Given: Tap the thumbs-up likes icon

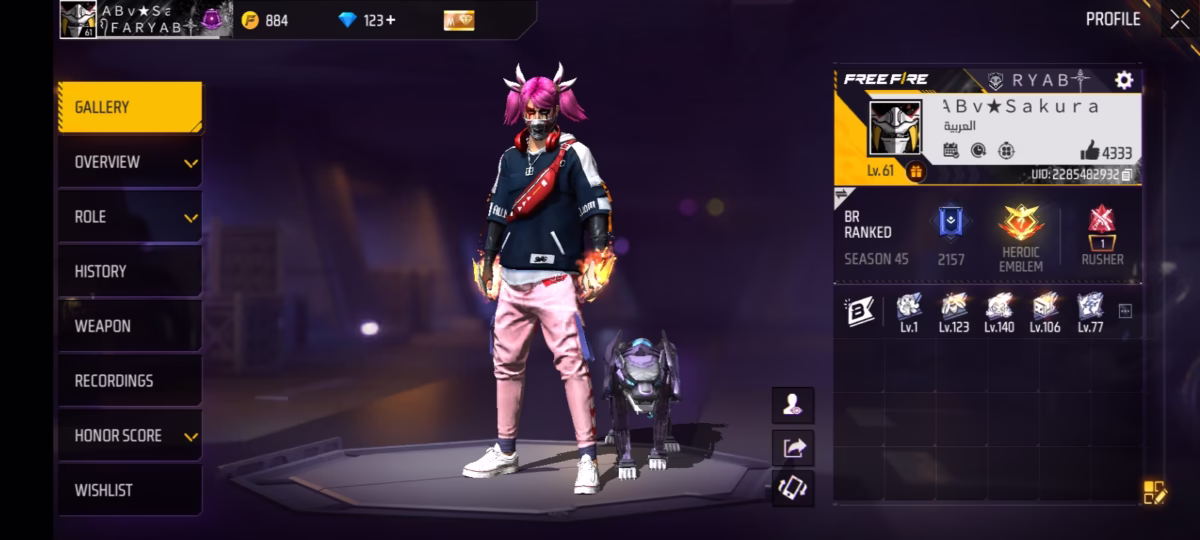Looking at the screenshot, I should coord(1089,152).
